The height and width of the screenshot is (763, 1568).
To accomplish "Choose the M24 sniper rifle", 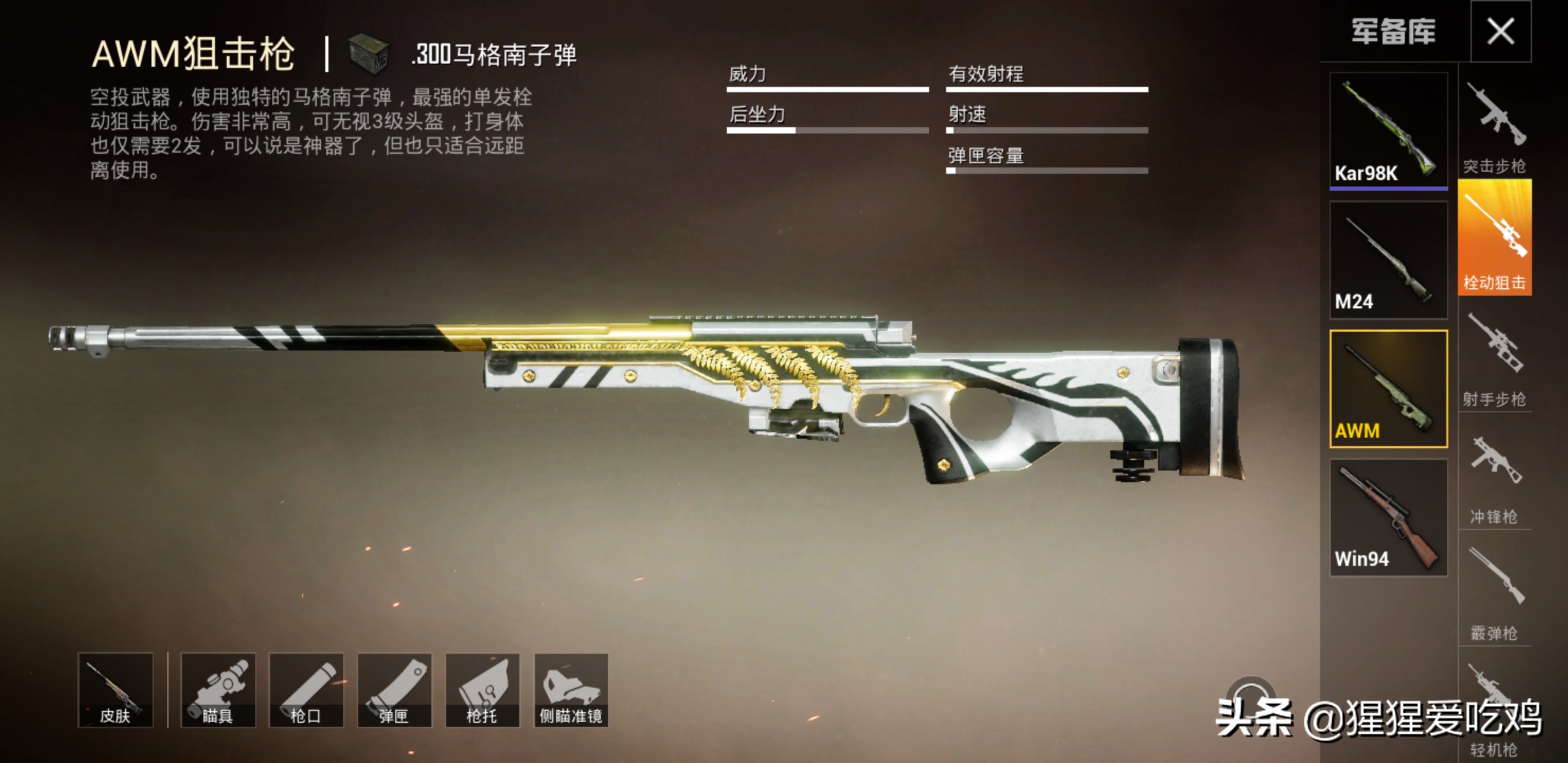I will tap(1388, 260).
